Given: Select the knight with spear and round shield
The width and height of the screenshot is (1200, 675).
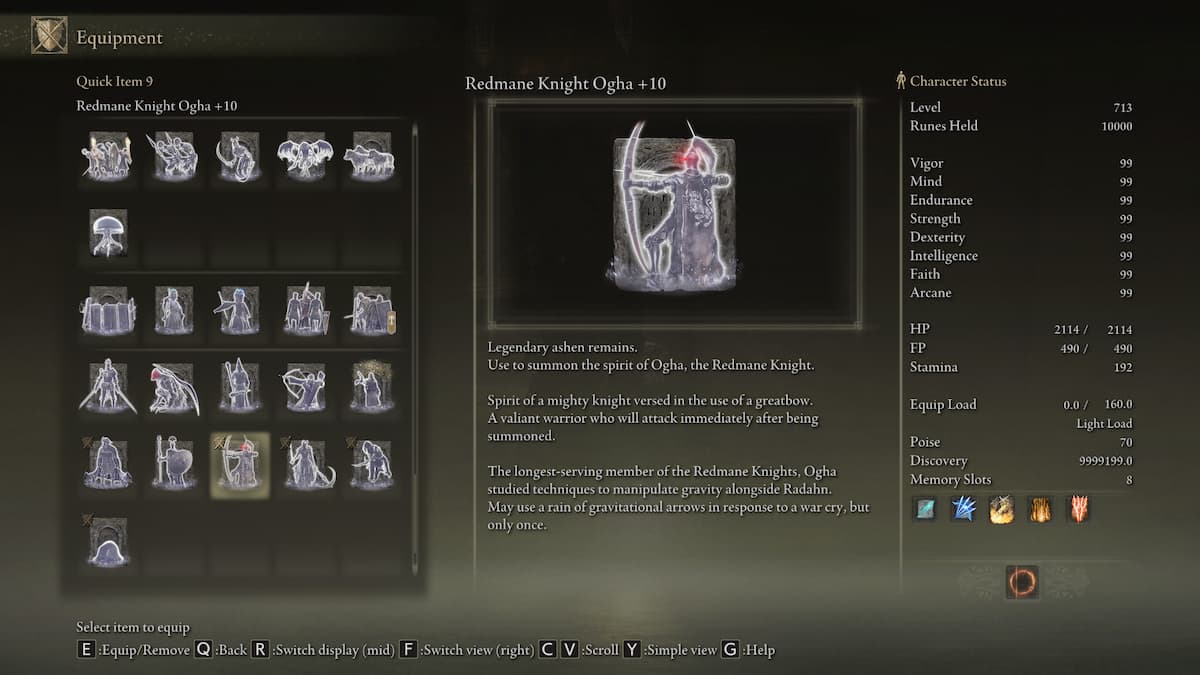Looking at the screenshot, I should [173, 464].
